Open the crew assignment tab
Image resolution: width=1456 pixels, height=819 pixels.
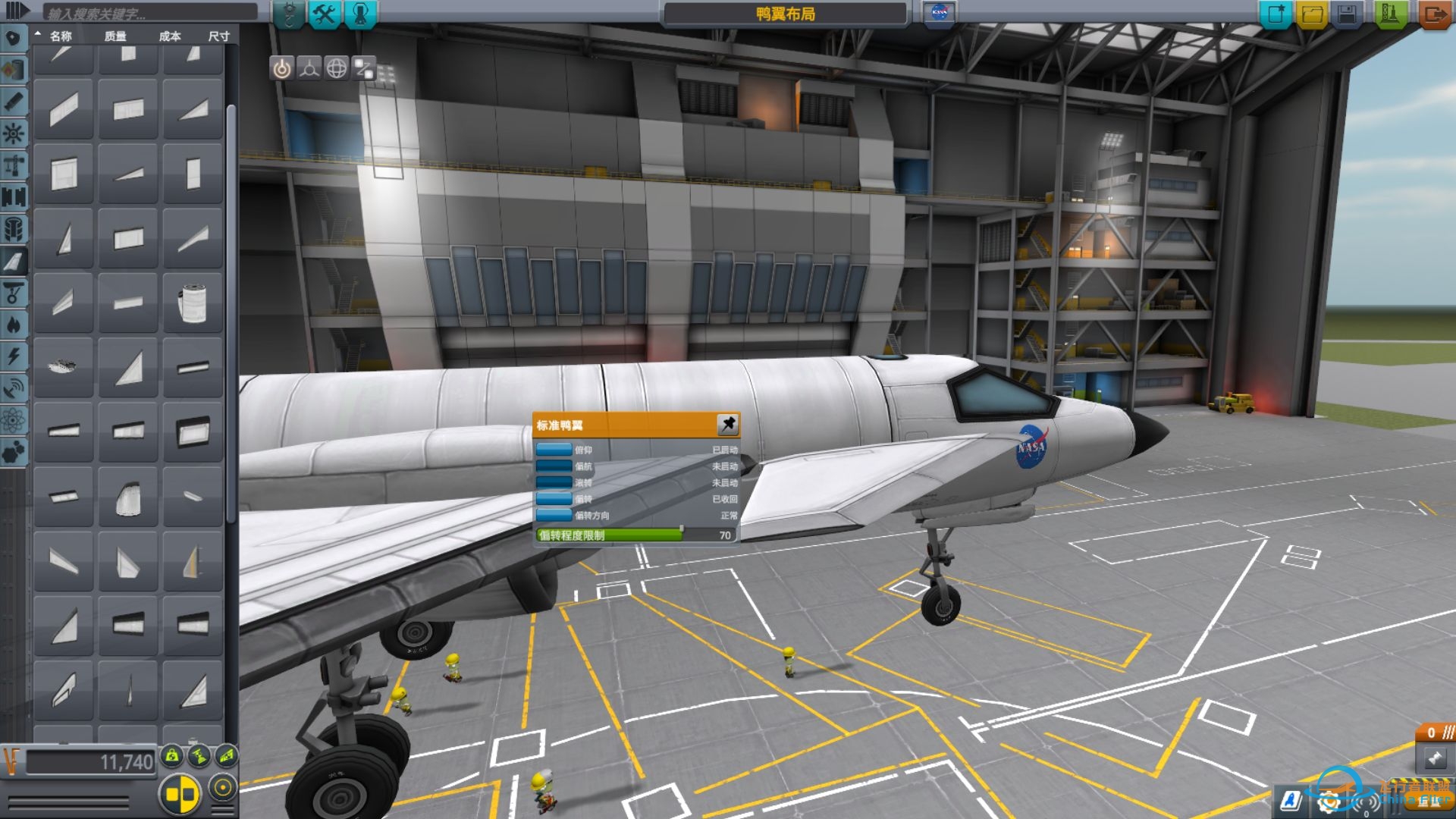360,14
